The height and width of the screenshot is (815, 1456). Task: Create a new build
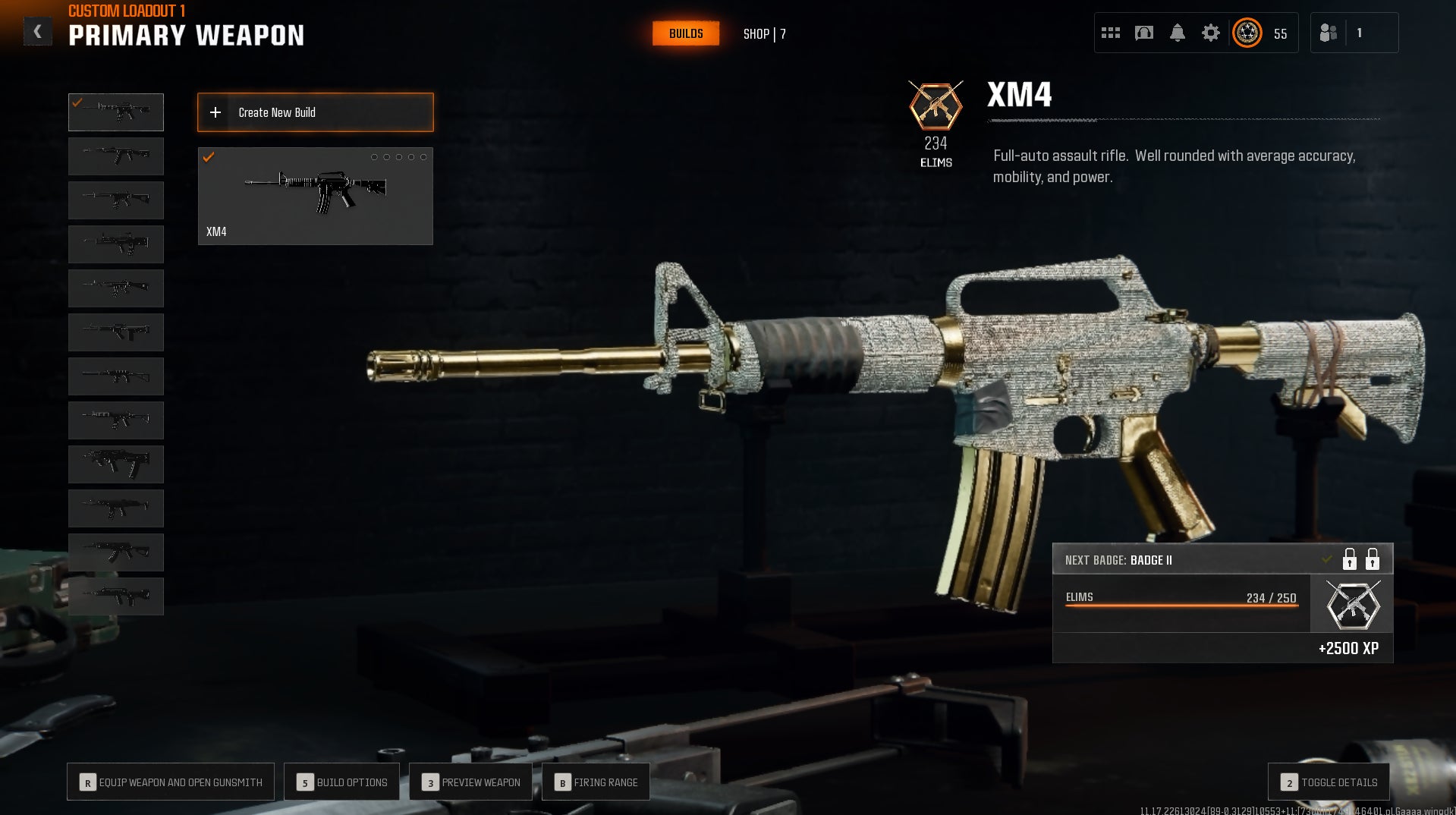pos(316,112)
